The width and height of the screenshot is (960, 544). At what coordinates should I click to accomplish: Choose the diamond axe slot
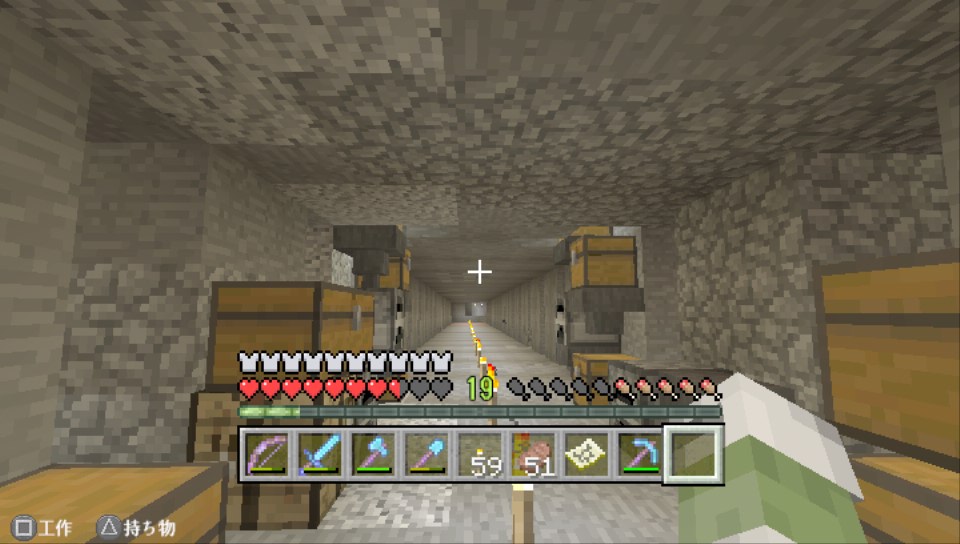pos(374,455)
